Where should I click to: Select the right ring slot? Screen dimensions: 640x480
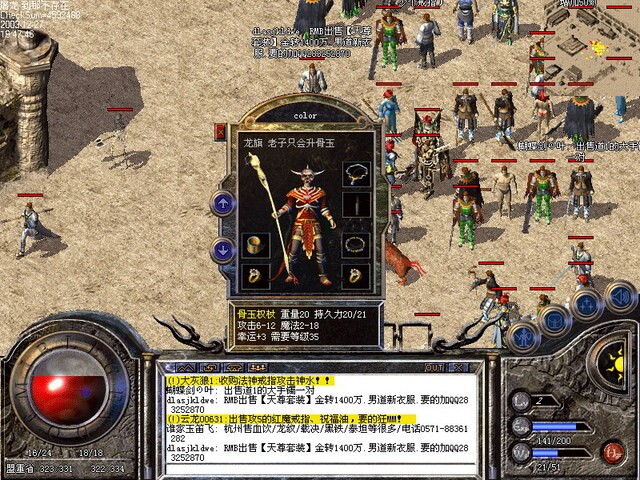click(x=355, y=275)
